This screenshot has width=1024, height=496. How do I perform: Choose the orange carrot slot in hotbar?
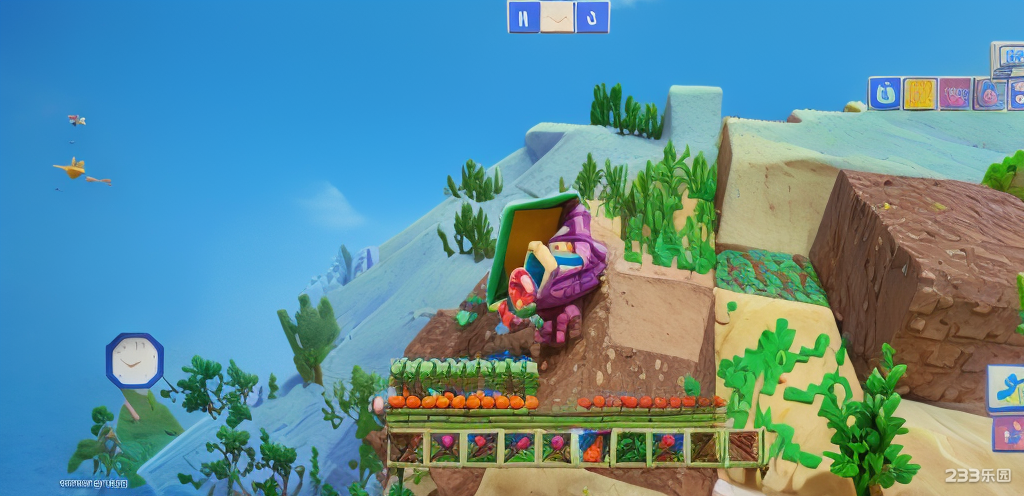click(x=593, y=447)
